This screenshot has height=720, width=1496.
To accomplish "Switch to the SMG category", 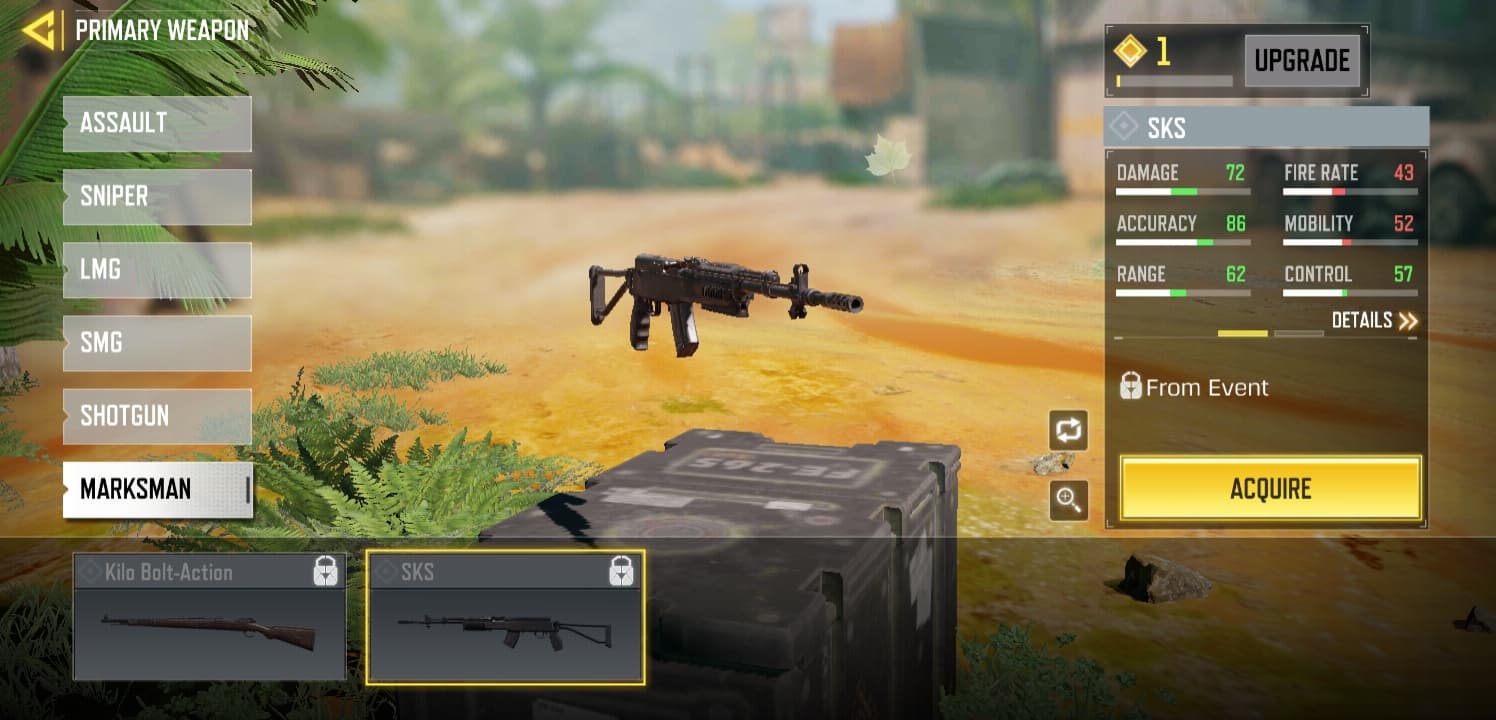I will tap(157, 343).
